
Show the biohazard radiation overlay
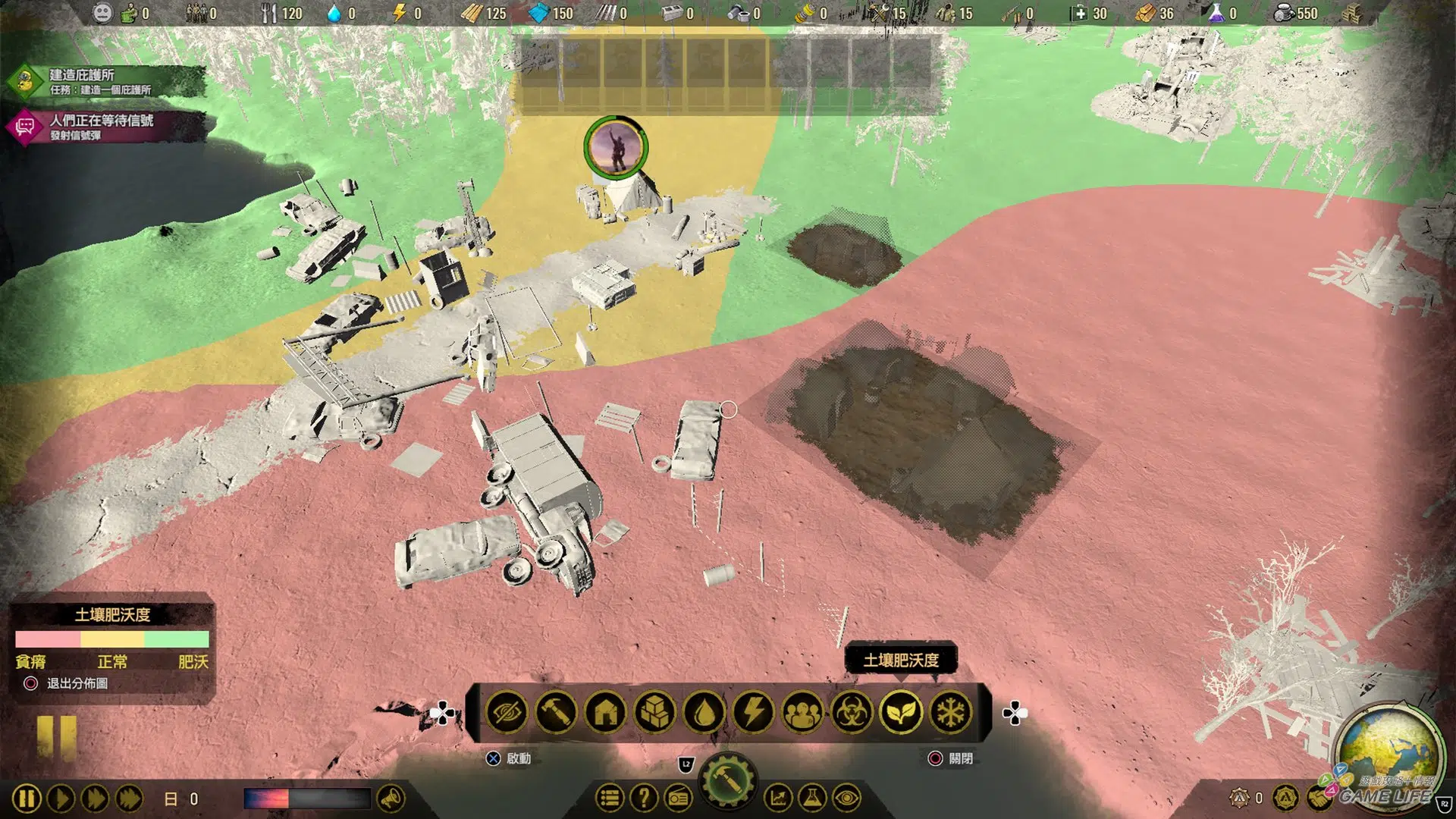point(852,713)
